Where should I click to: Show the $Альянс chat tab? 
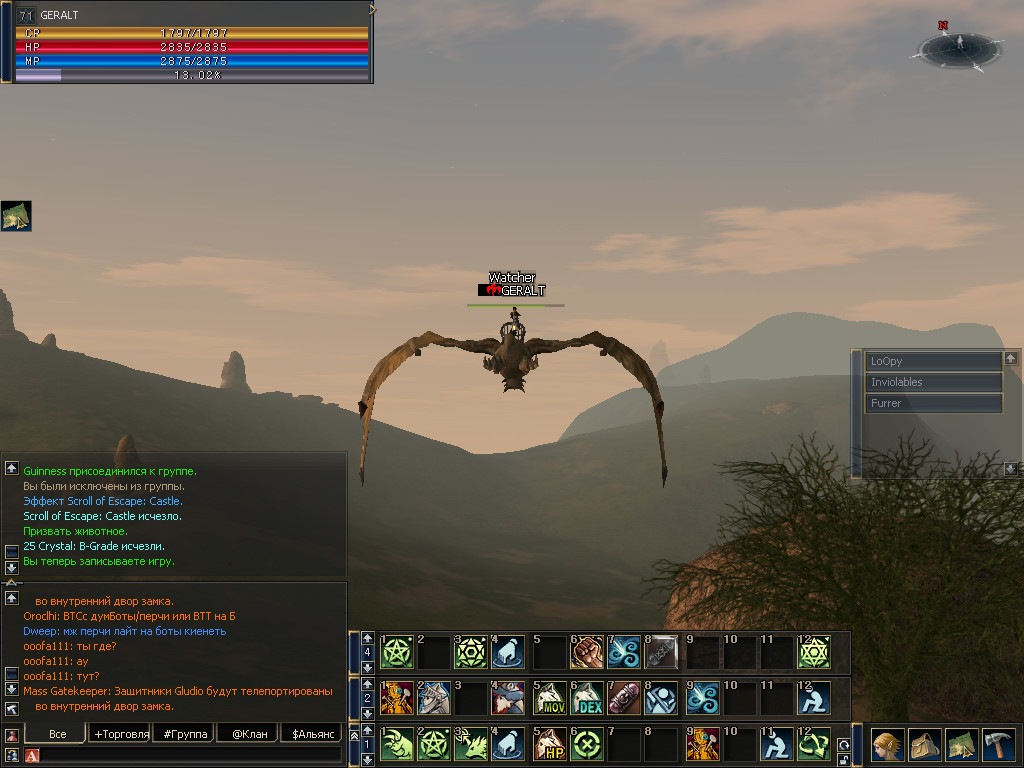[311, 734]
